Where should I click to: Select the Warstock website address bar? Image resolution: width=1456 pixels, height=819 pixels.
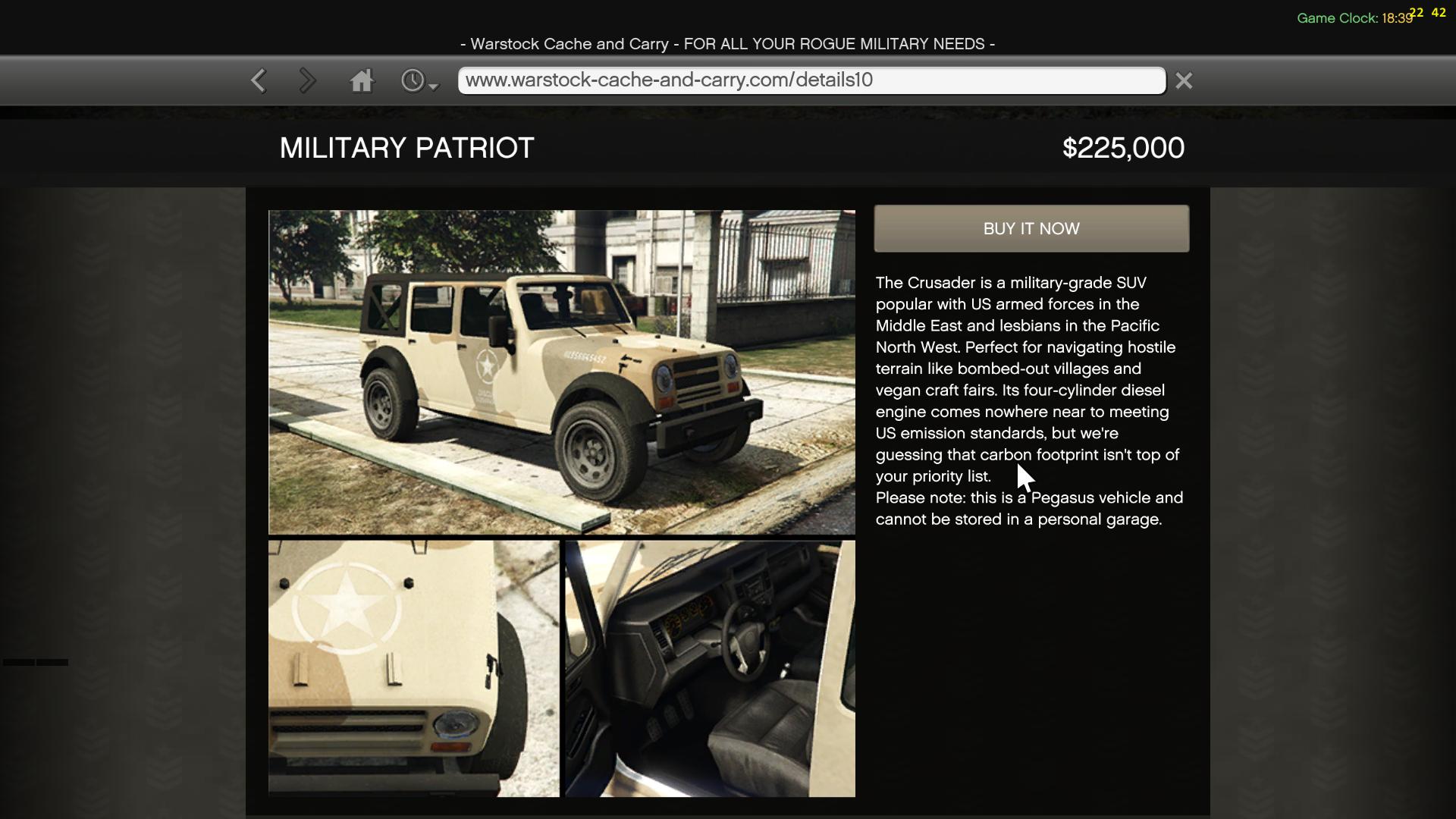pos(811,80)
